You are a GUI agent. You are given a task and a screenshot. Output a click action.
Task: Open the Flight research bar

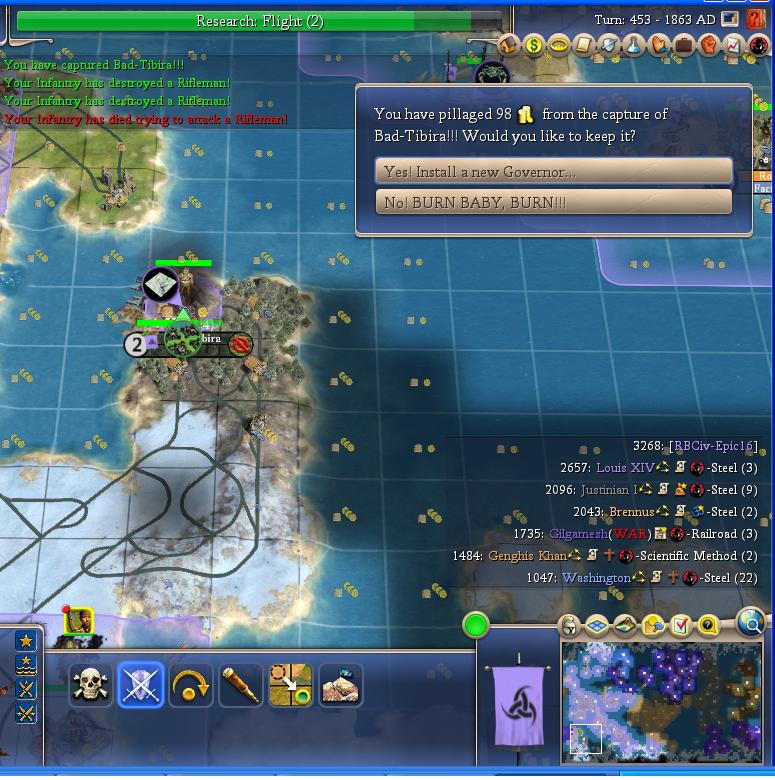259,21
